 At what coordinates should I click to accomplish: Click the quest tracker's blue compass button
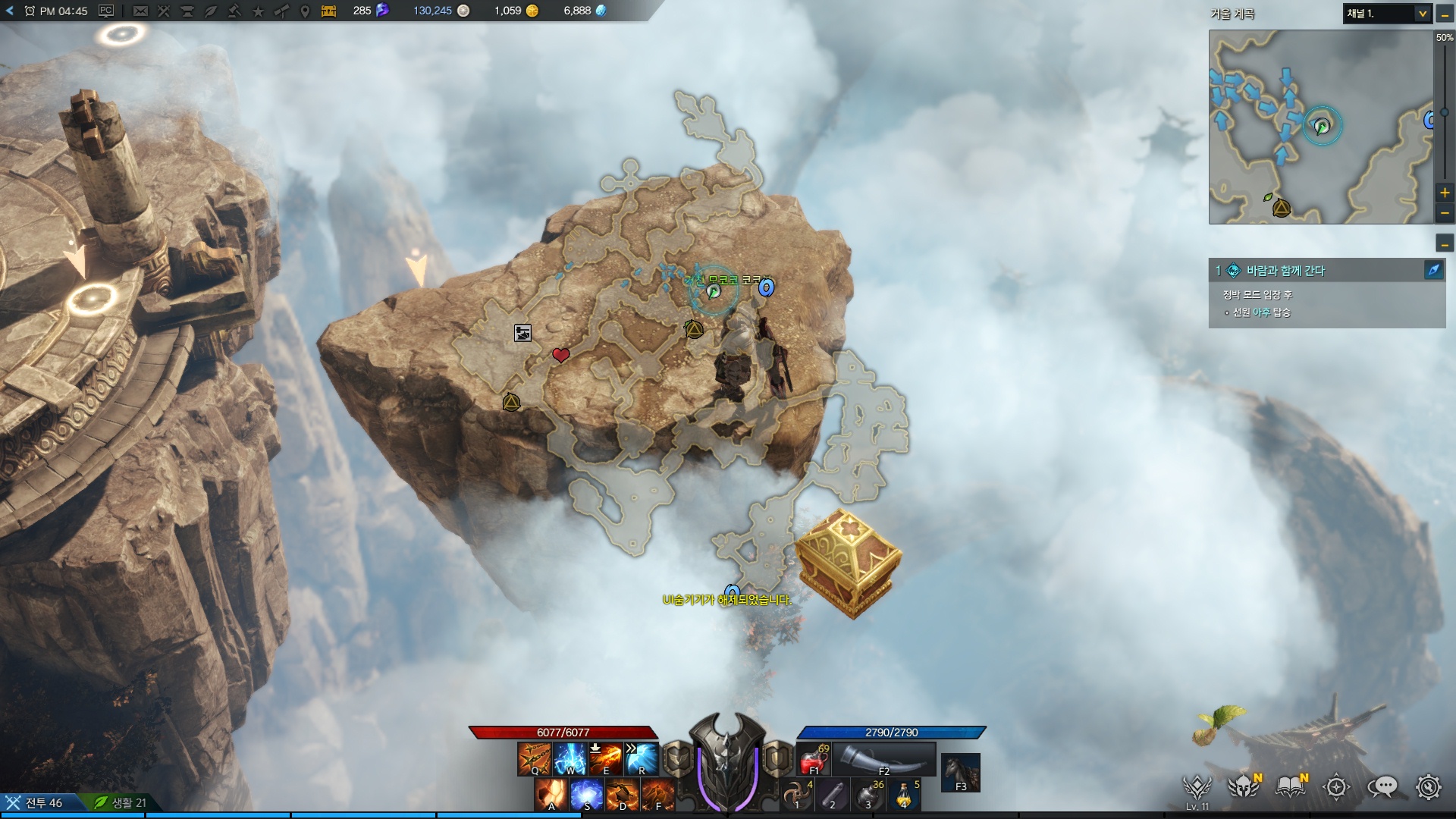point(1433,270)
